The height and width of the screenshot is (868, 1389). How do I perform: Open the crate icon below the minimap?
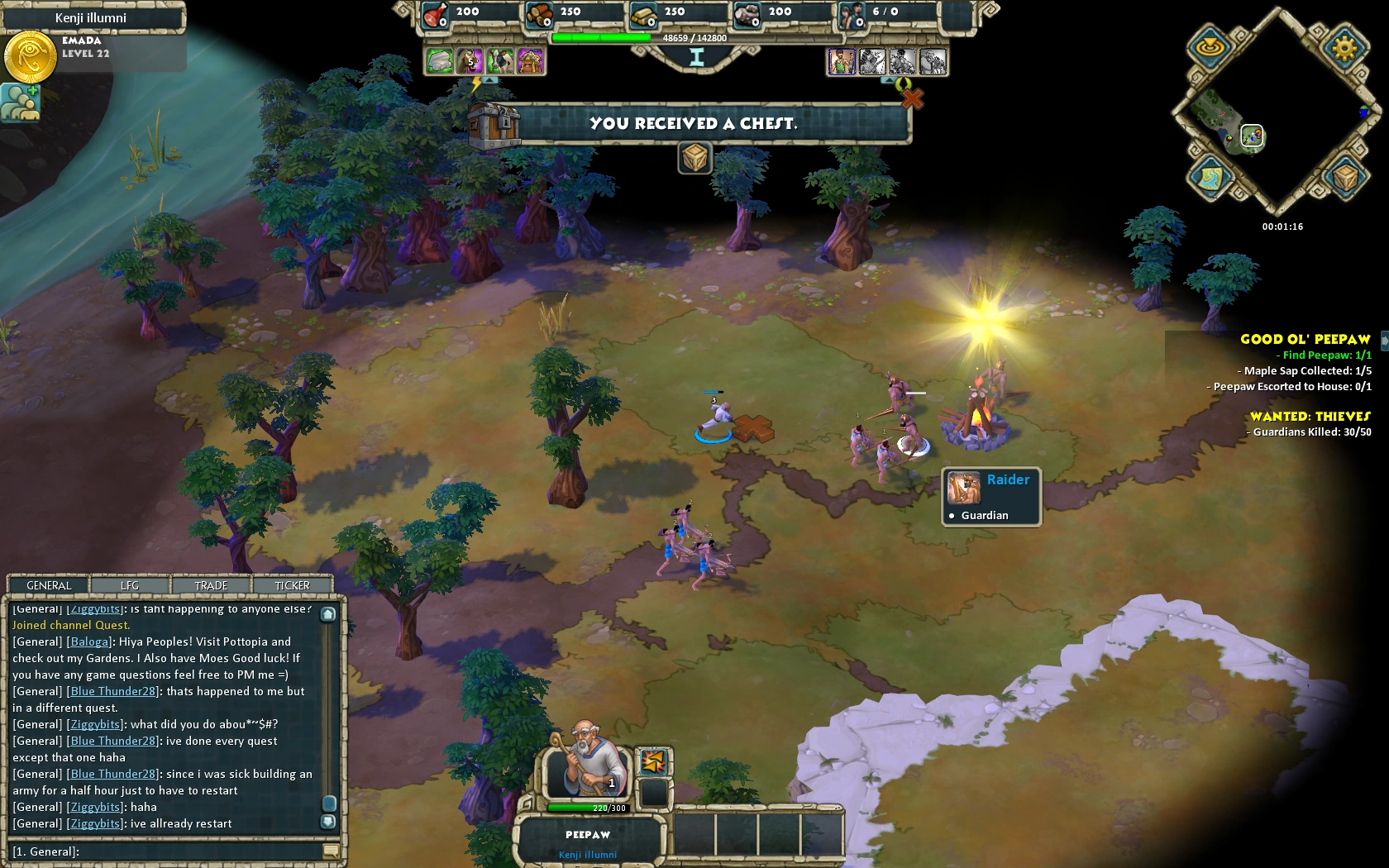1346,176
